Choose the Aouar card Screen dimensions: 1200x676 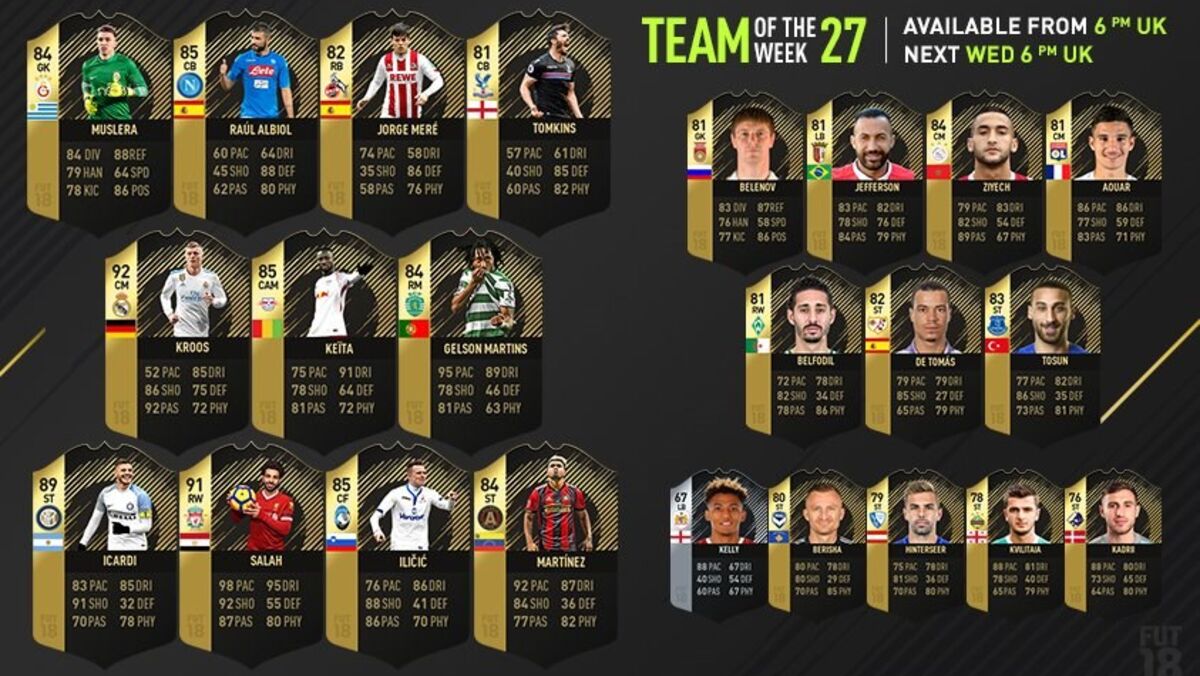click(1103, 180)
